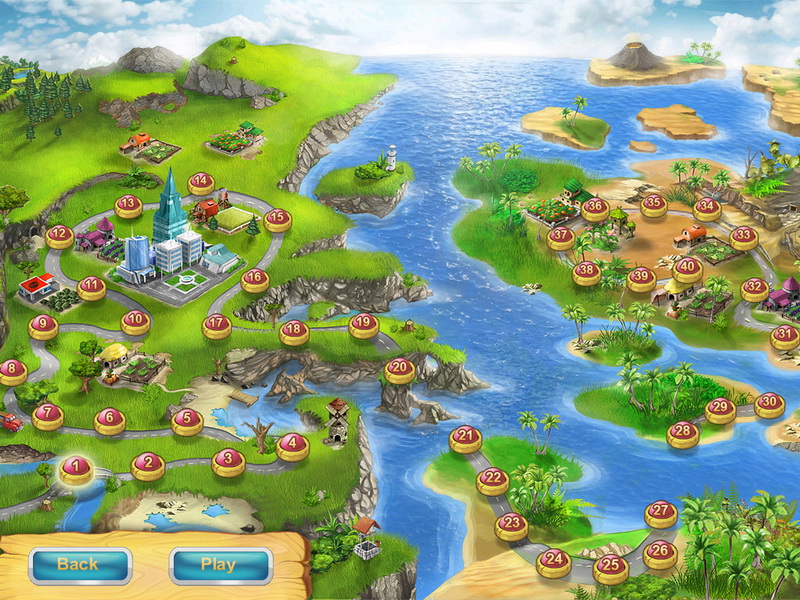Screen dimensions: 800x600
Task: Pick level 10 marker
Action: [136, 322]
